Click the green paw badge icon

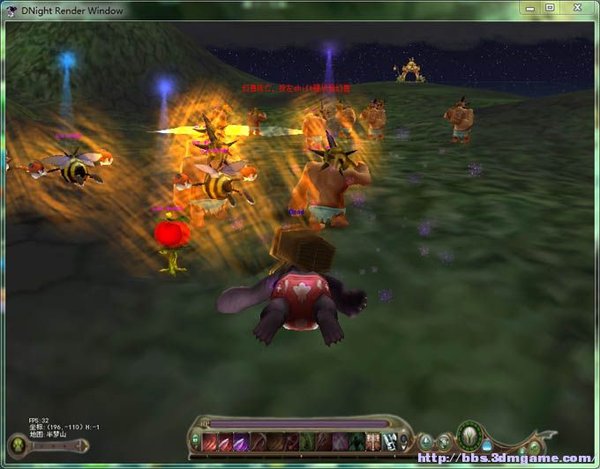coord(17,445)
